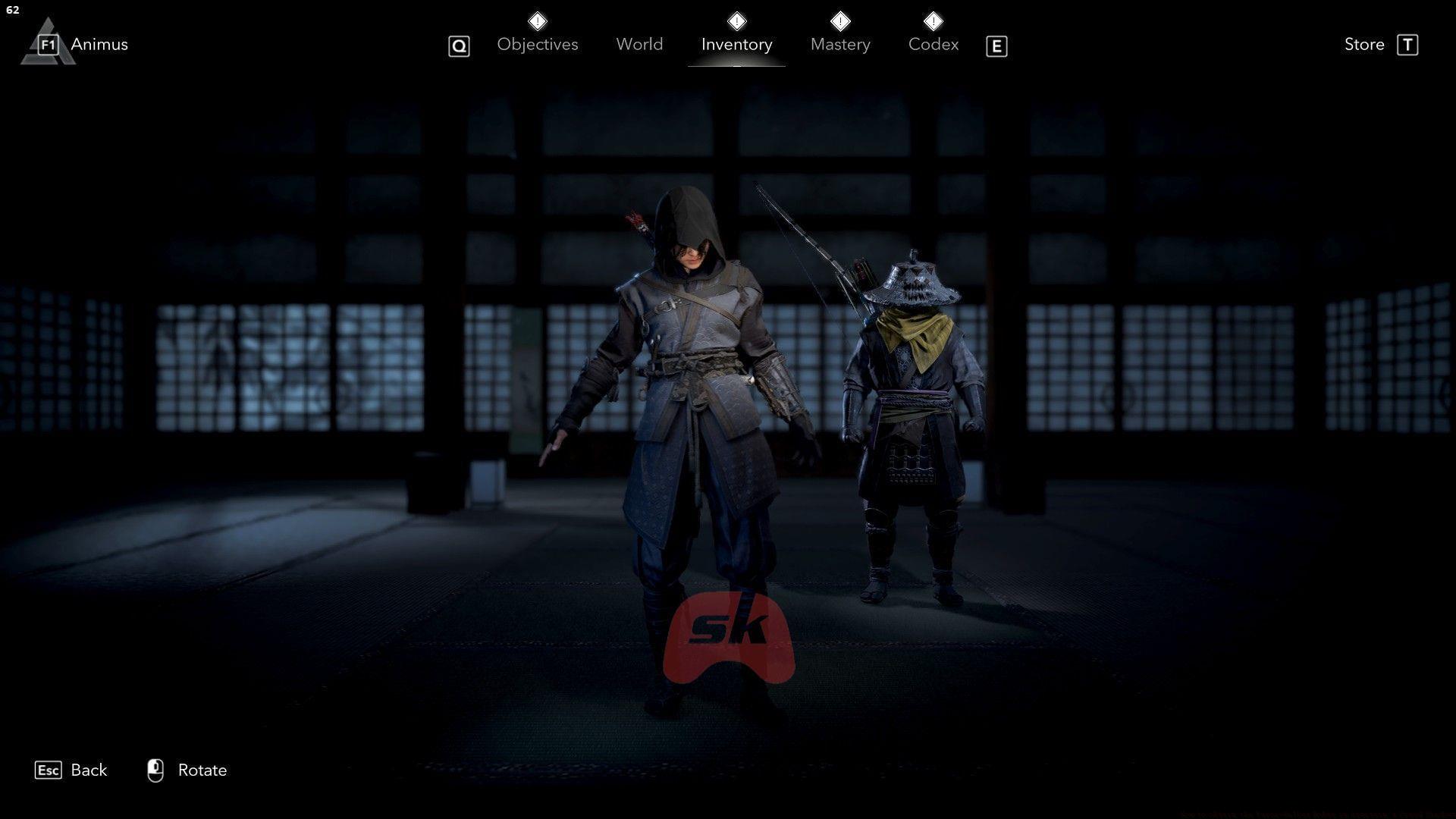Image resolution: width=1456 pixels, height=819 pixels.
Task: Open the Store
Action: (x=1363, y=44)
